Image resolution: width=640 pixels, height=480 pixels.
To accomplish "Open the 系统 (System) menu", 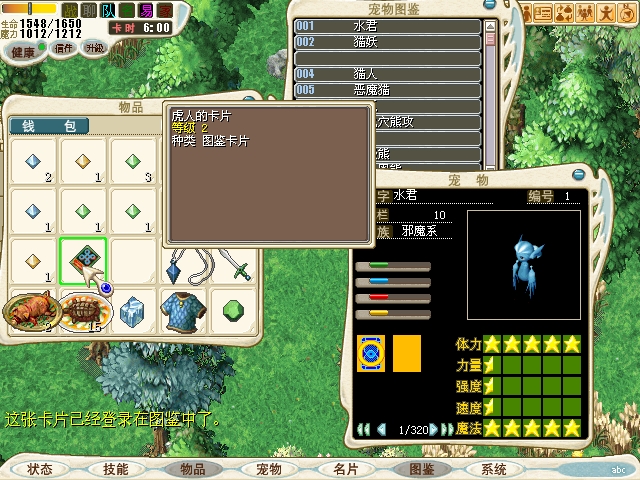I will (x=494, y=468).
